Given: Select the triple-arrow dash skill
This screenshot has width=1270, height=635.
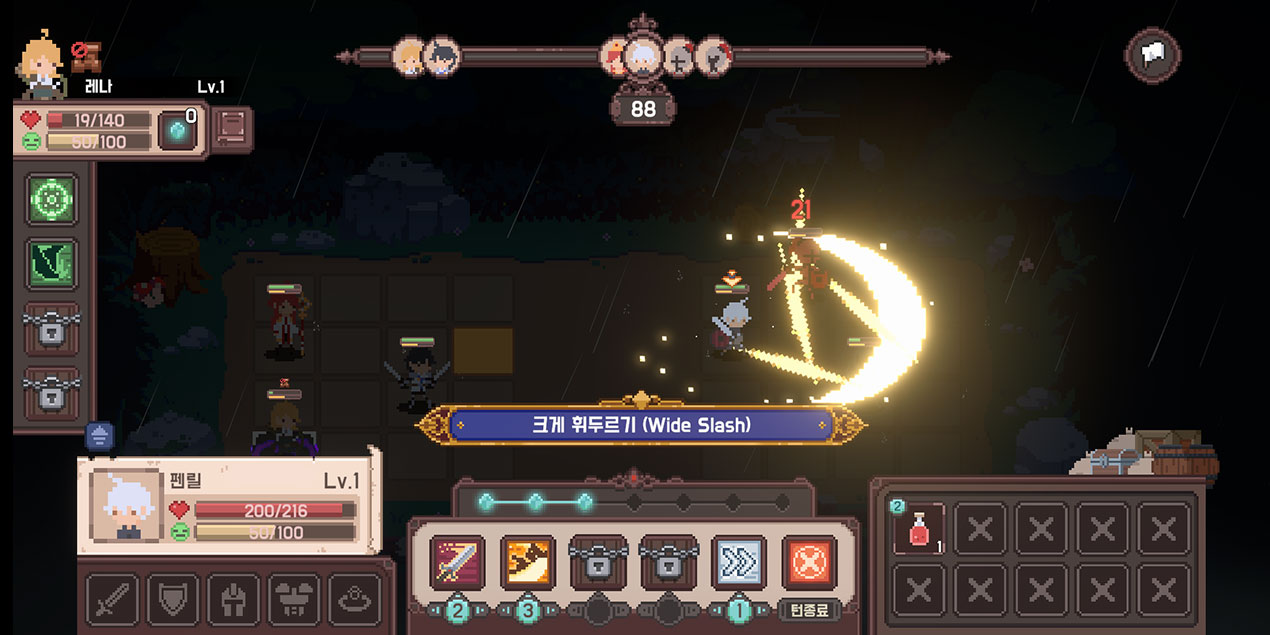Looking at the screenshot, I should coord(738,562).
